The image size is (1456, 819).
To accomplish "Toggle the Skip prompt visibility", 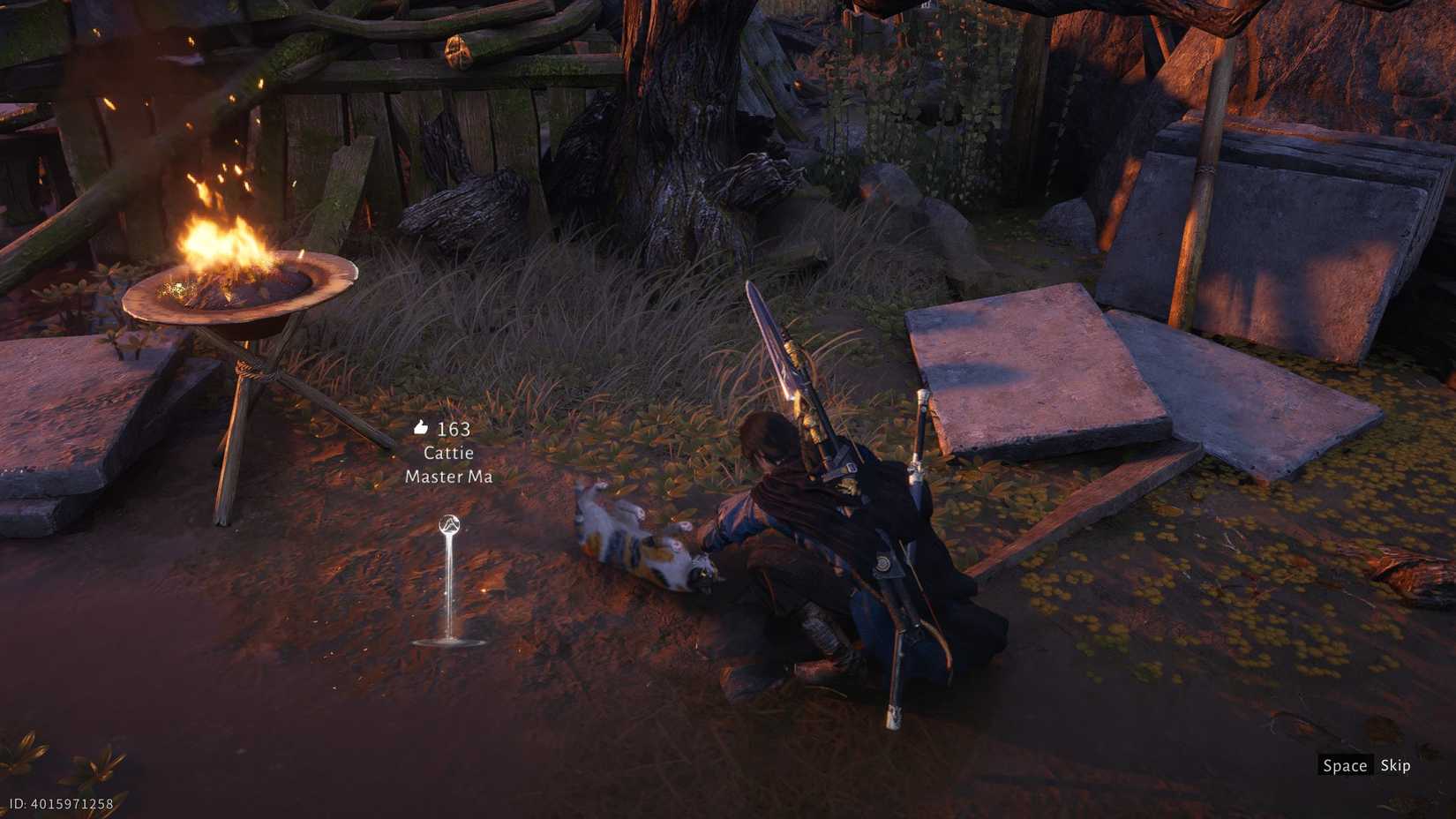I will 1395,765.
